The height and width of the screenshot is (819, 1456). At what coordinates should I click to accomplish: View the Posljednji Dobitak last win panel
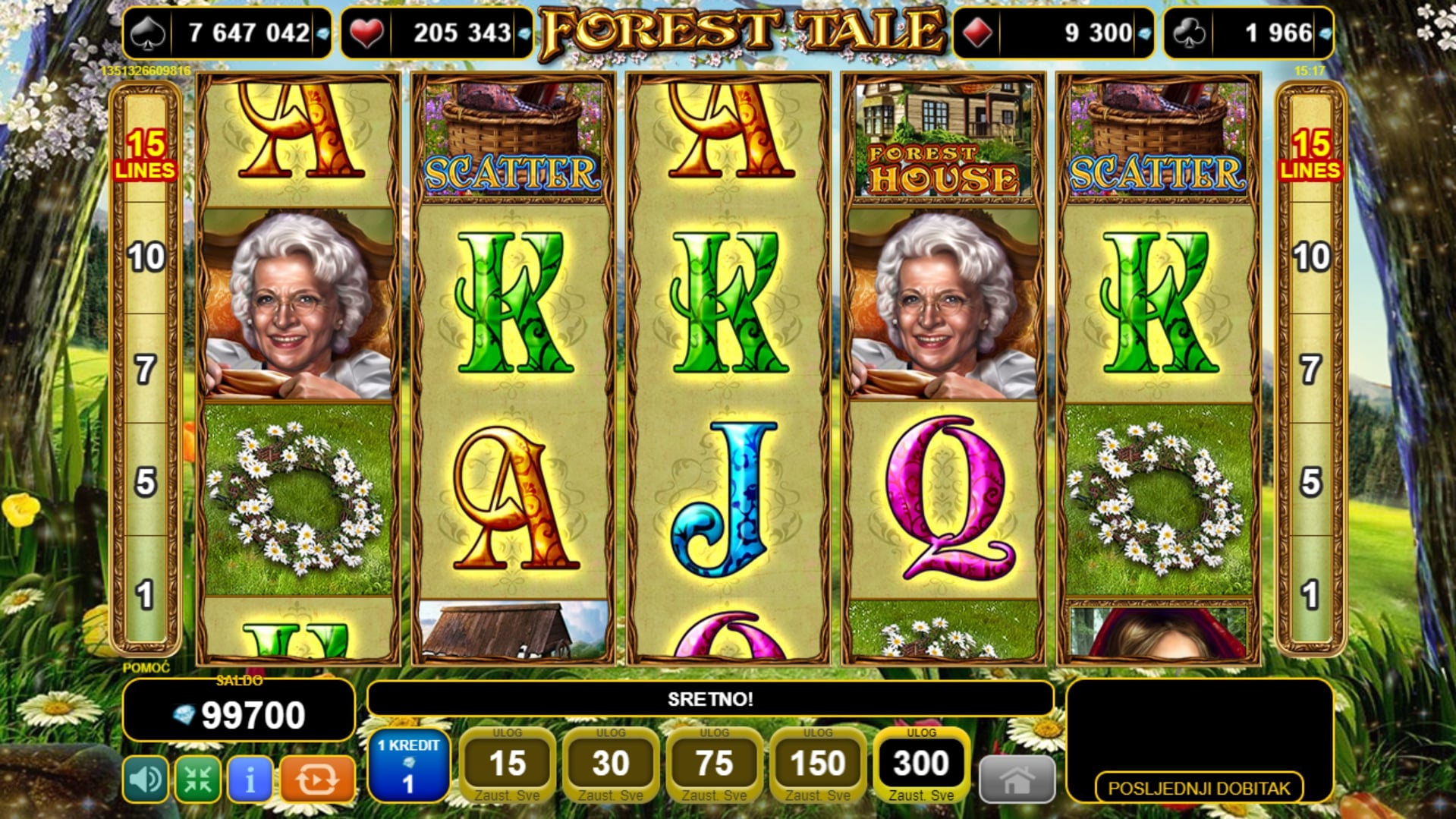(1199, 788)
